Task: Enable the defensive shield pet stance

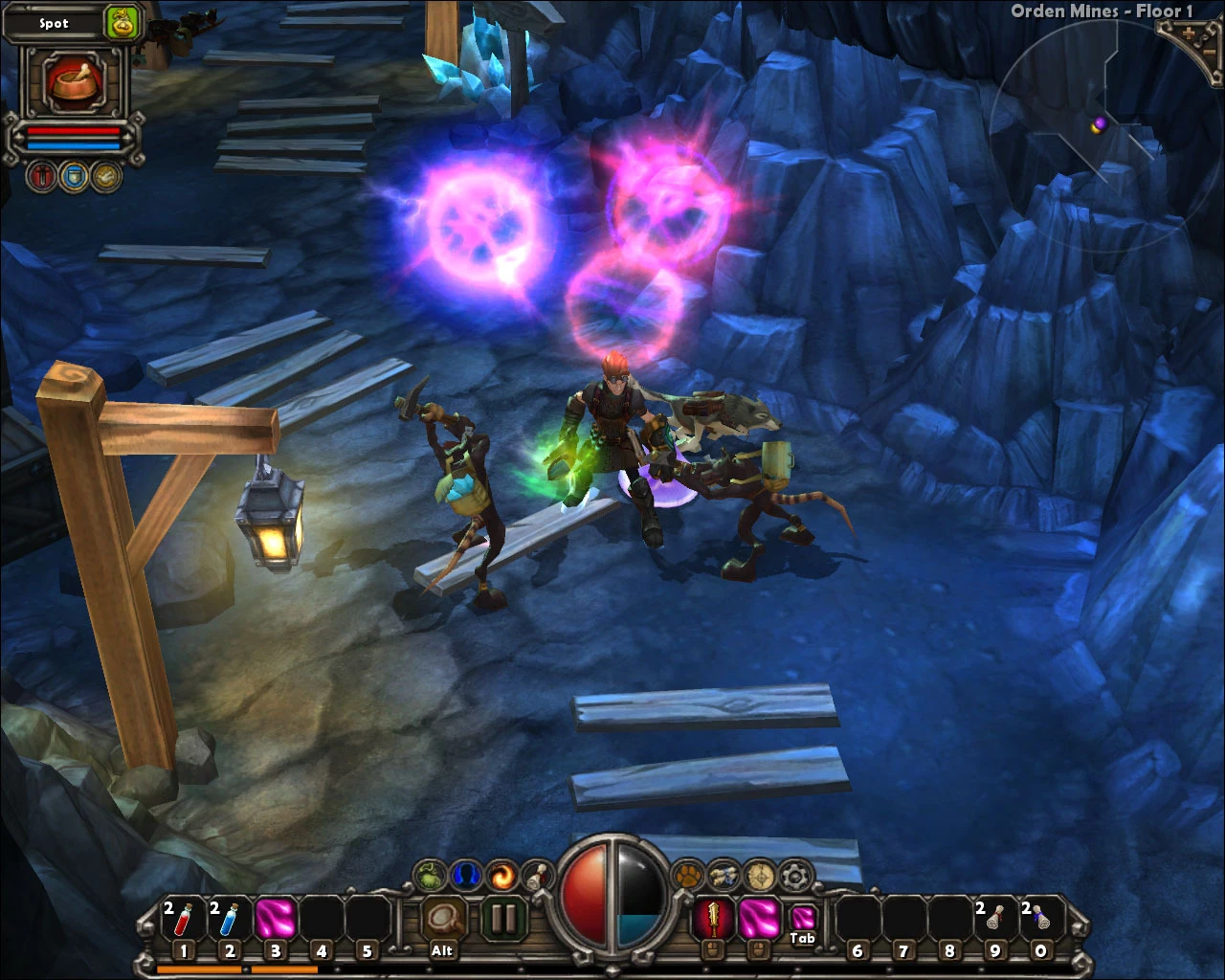Action: coord(74,178)
